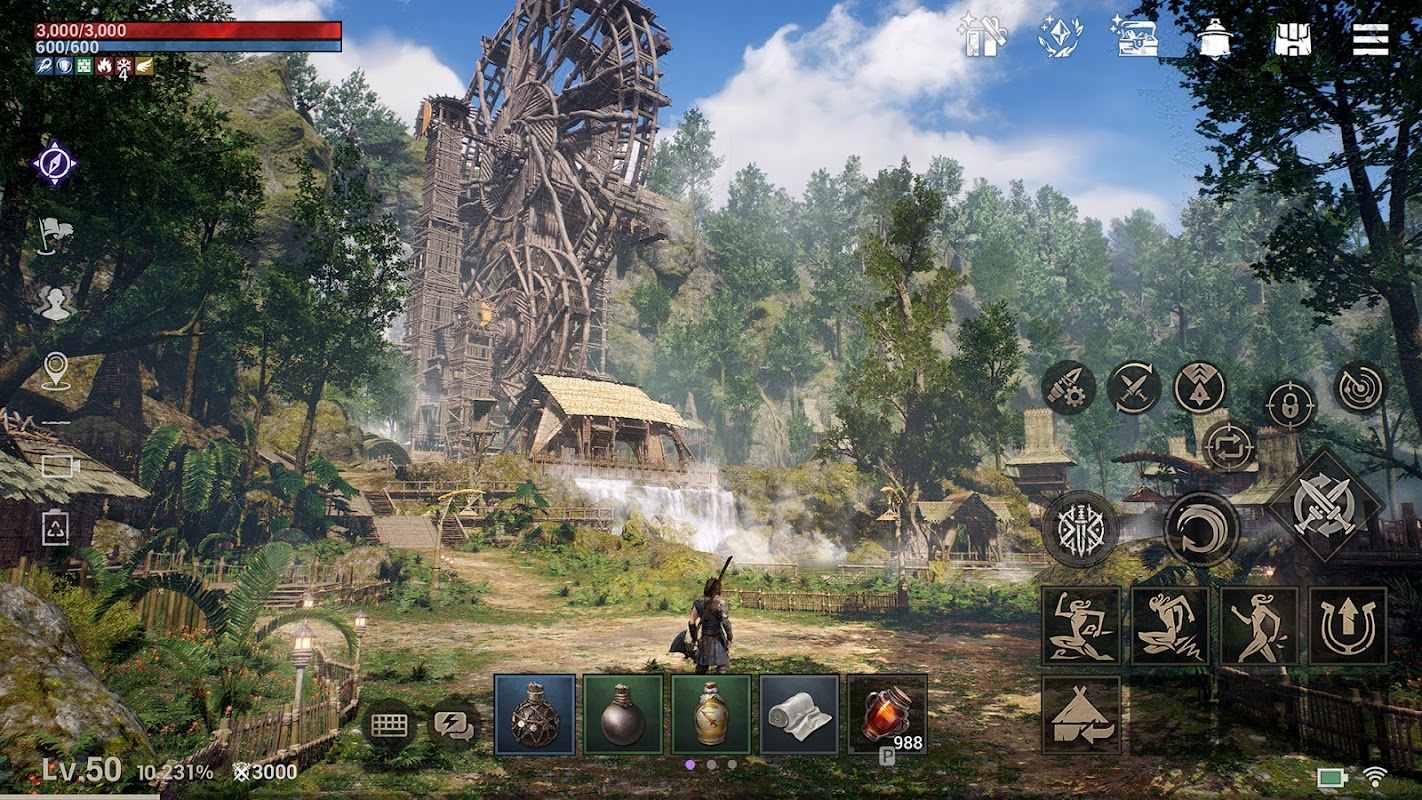The height and width of the screenshot is (800, 1422).
Task: Activate the radar scan button
Action: [1360, 388]
